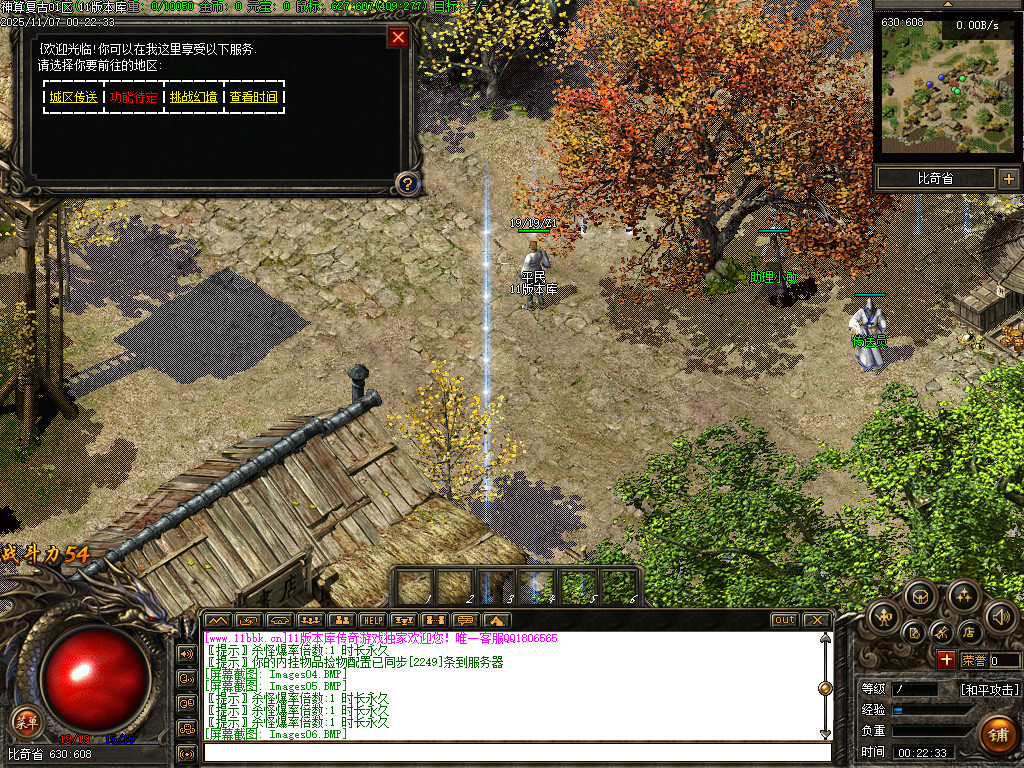Open the shop icon labeled 店

coord(968,632)
